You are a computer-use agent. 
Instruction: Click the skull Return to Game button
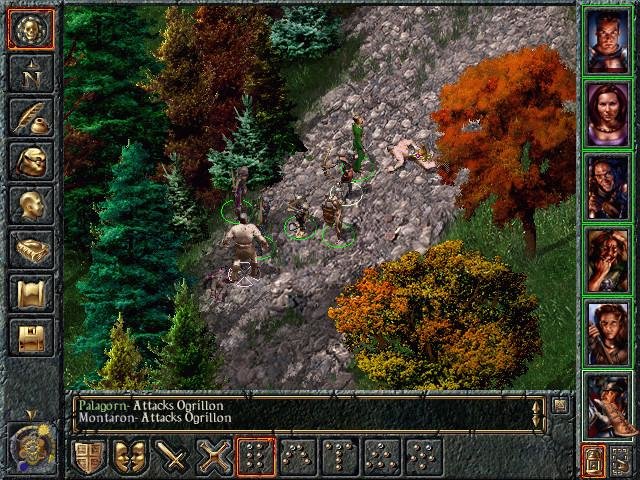point(30,31)
